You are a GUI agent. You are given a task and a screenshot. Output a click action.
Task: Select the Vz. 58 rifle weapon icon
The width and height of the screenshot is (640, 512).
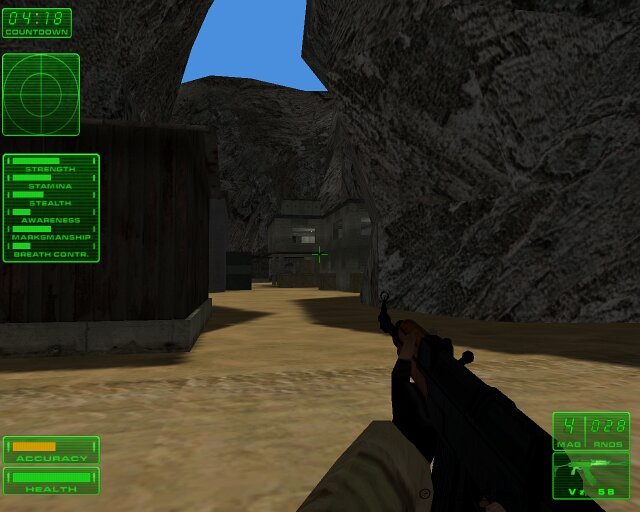tap(591, 474)
